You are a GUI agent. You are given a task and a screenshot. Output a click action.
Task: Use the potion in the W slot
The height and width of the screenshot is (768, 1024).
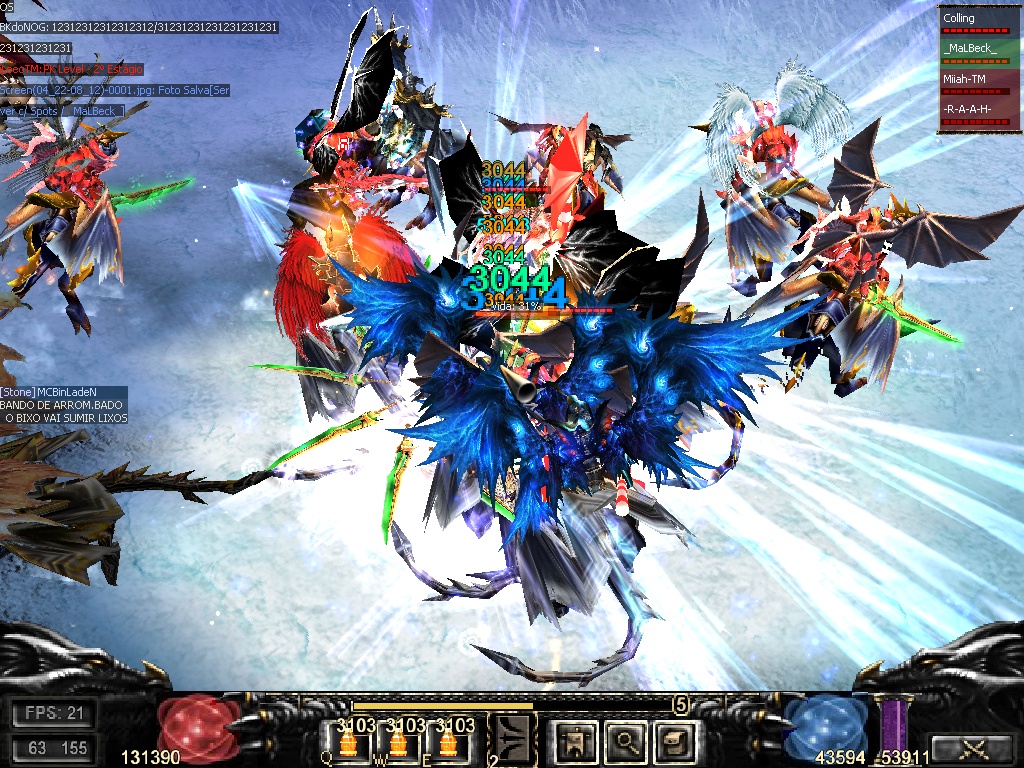(399, 742)
